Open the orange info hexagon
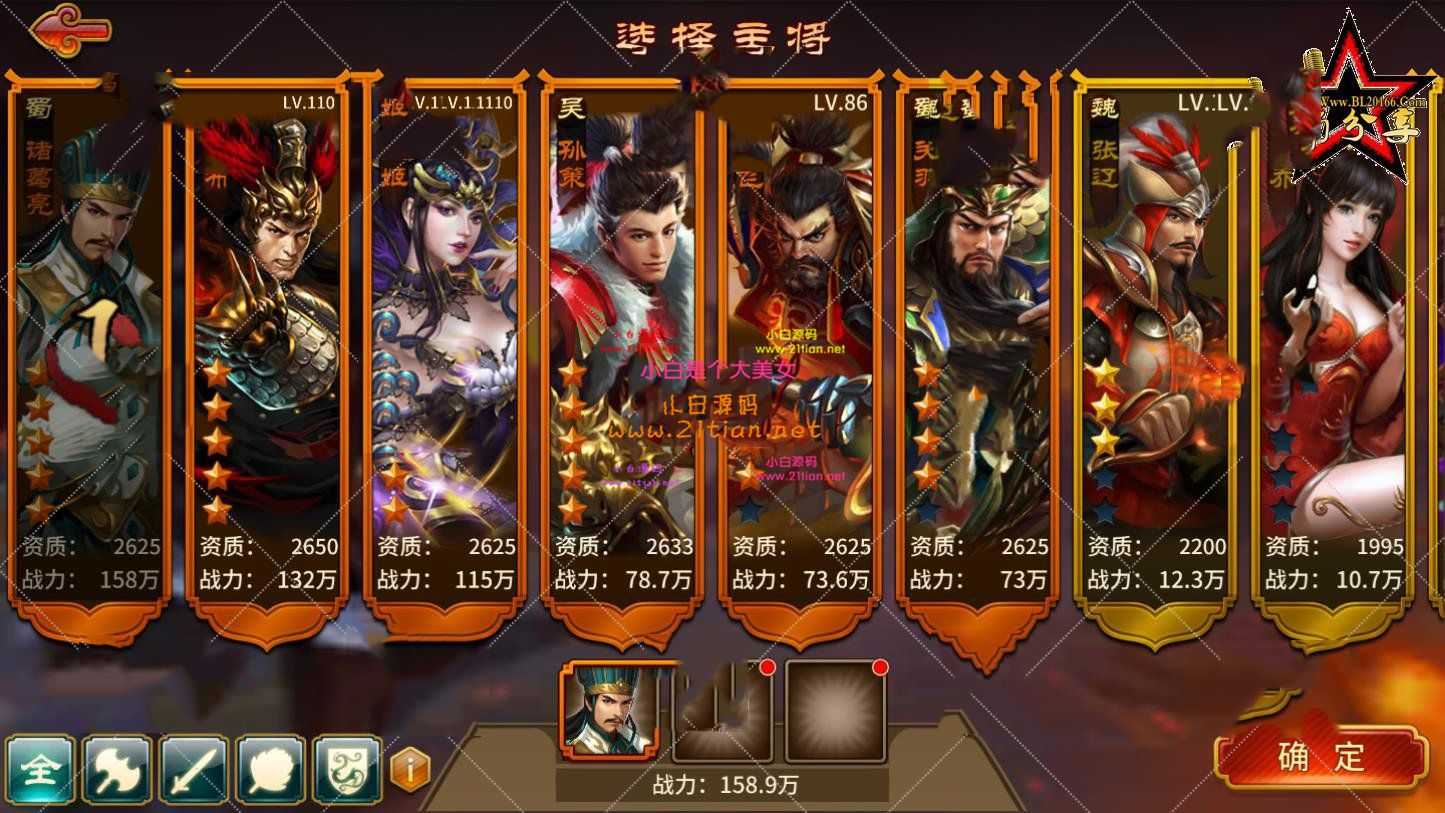1445x813 pixels. 410,770
